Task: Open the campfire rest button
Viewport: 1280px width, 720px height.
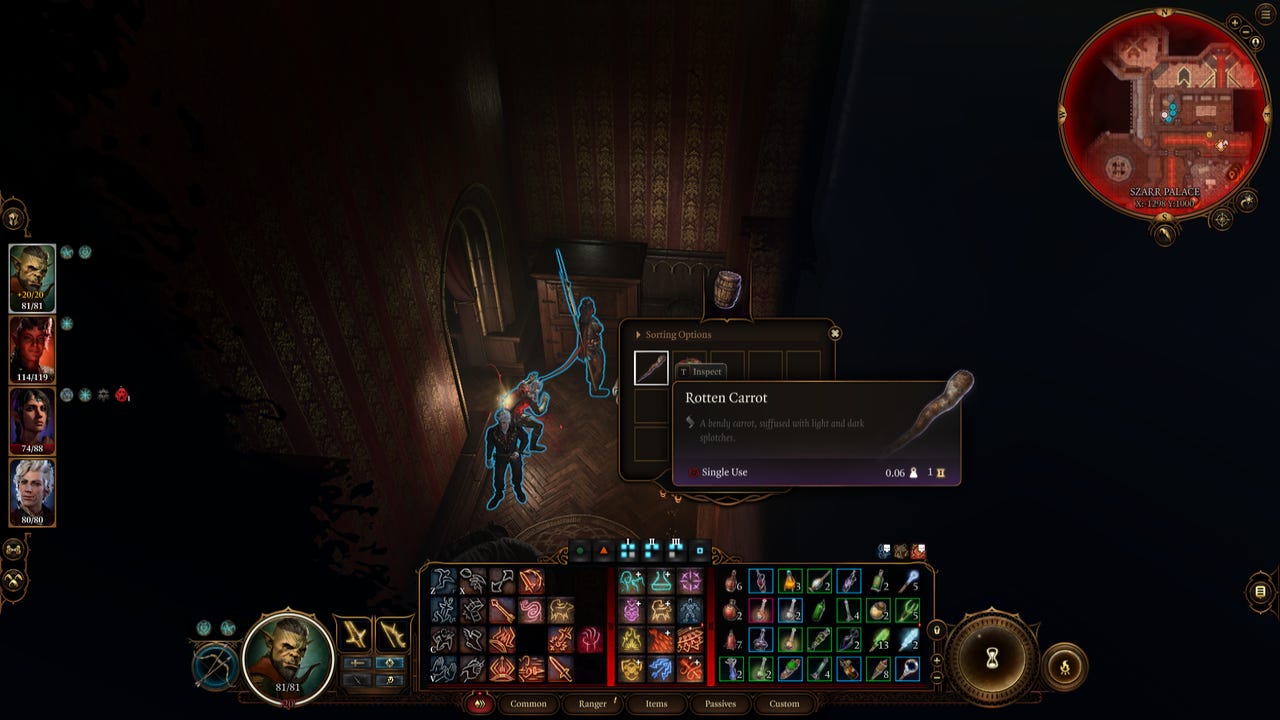Action: click(1064, 666)
